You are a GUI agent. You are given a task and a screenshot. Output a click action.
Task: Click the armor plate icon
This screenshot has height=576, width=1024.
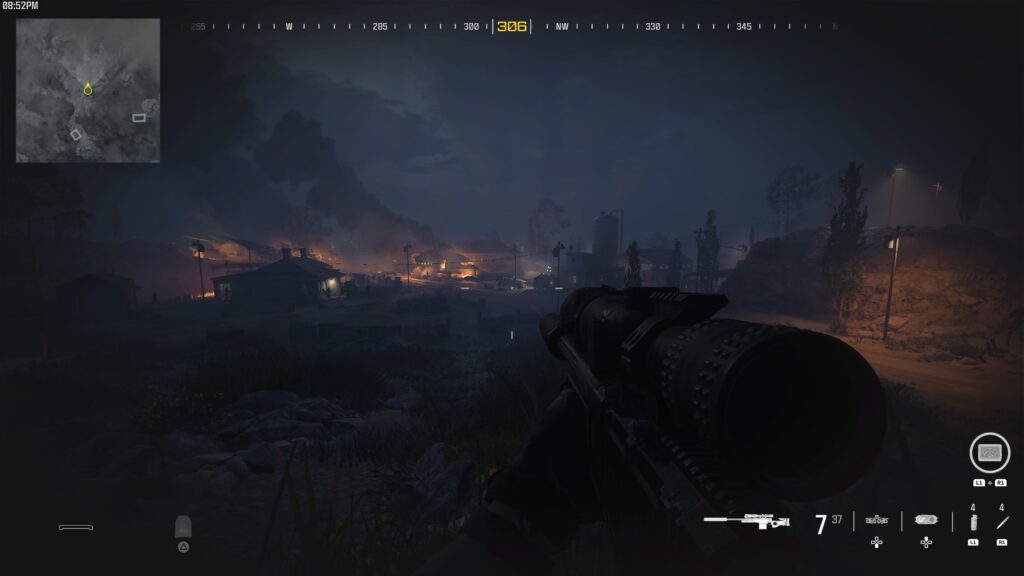click(x=183, y=527)
